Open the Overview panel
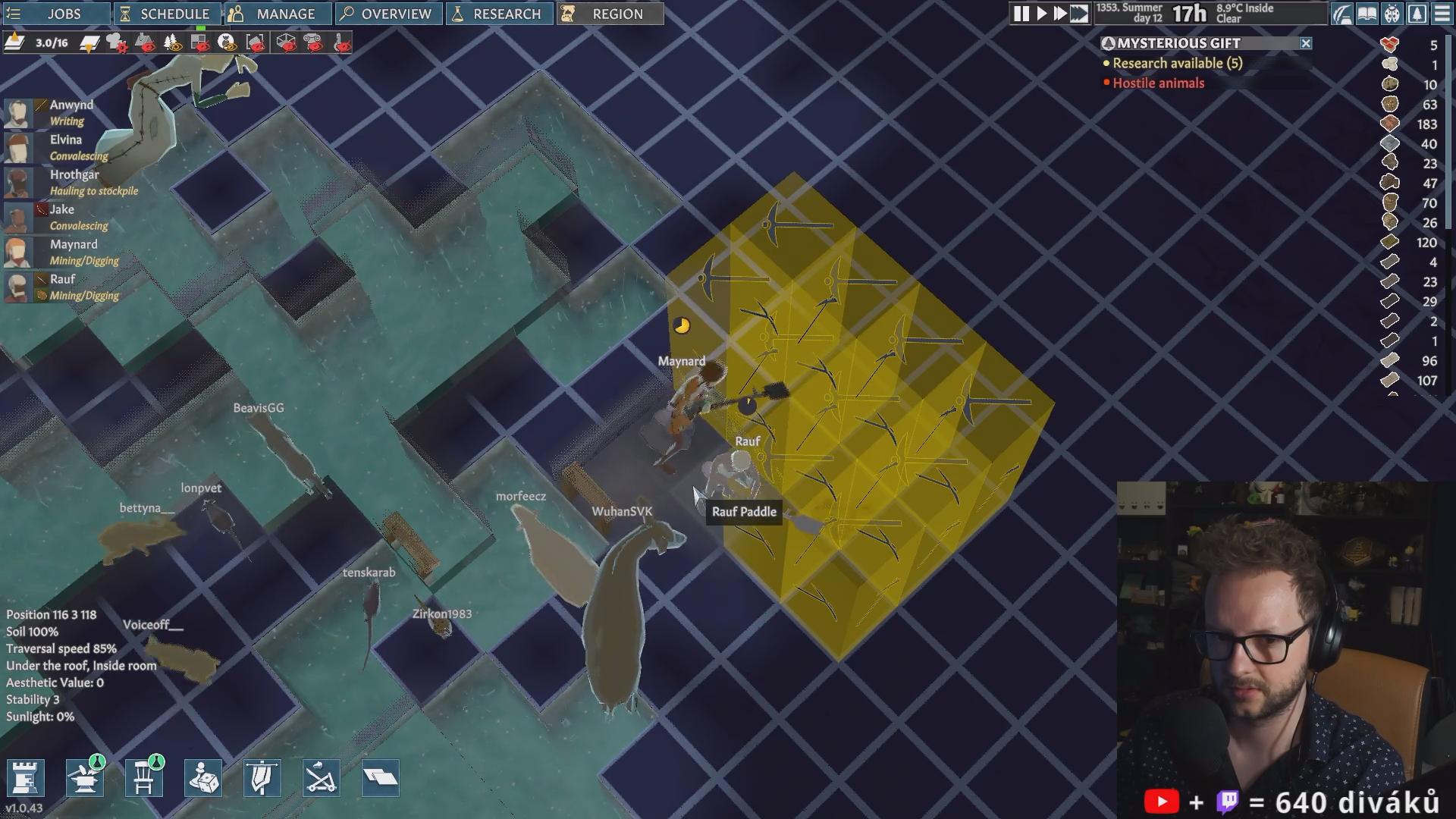Screen dimensions: 1456x819 tap(388, 14)
